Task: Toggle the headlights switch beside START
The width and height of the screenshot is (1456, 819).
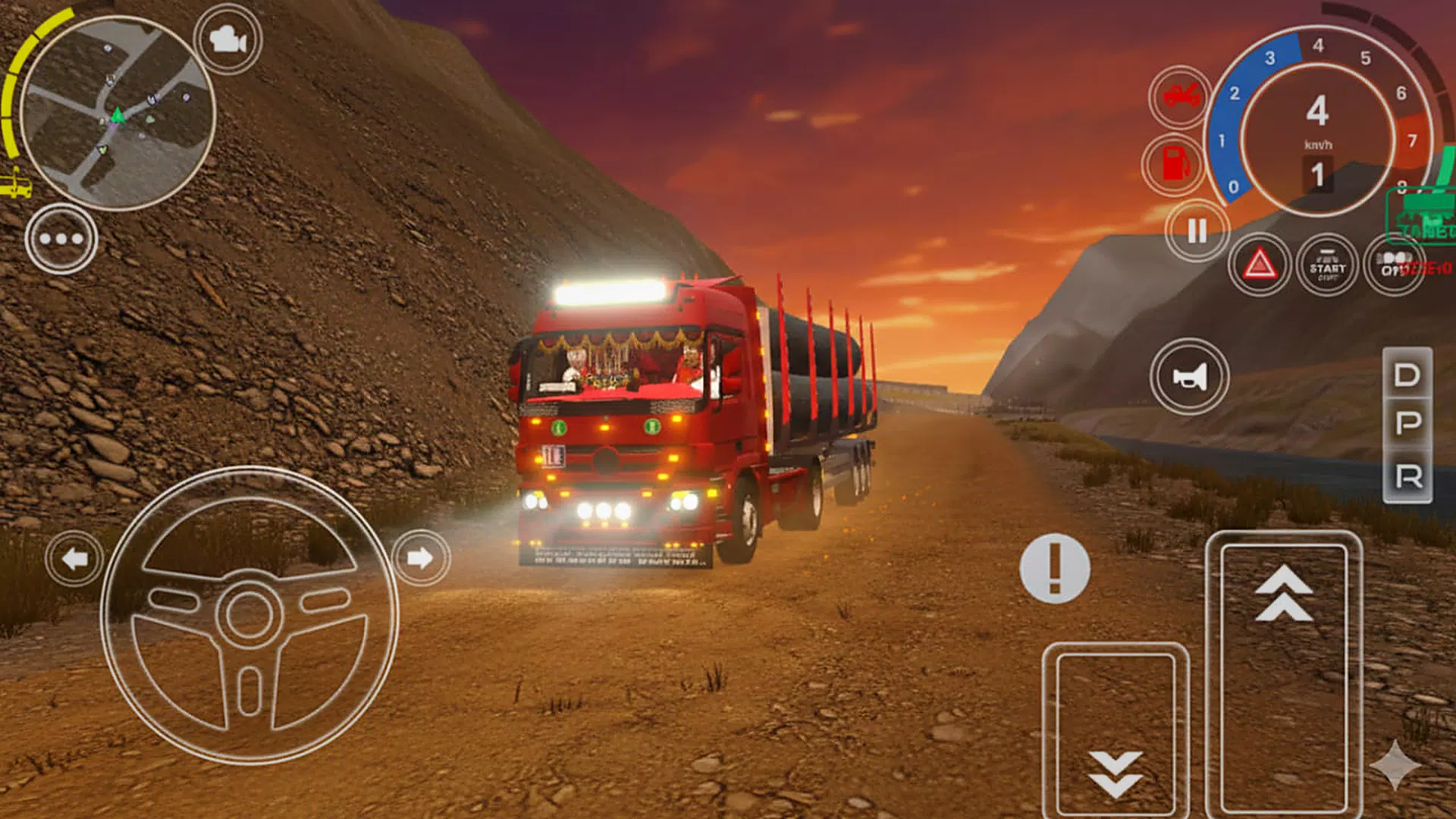Action: pos(1394,265)
